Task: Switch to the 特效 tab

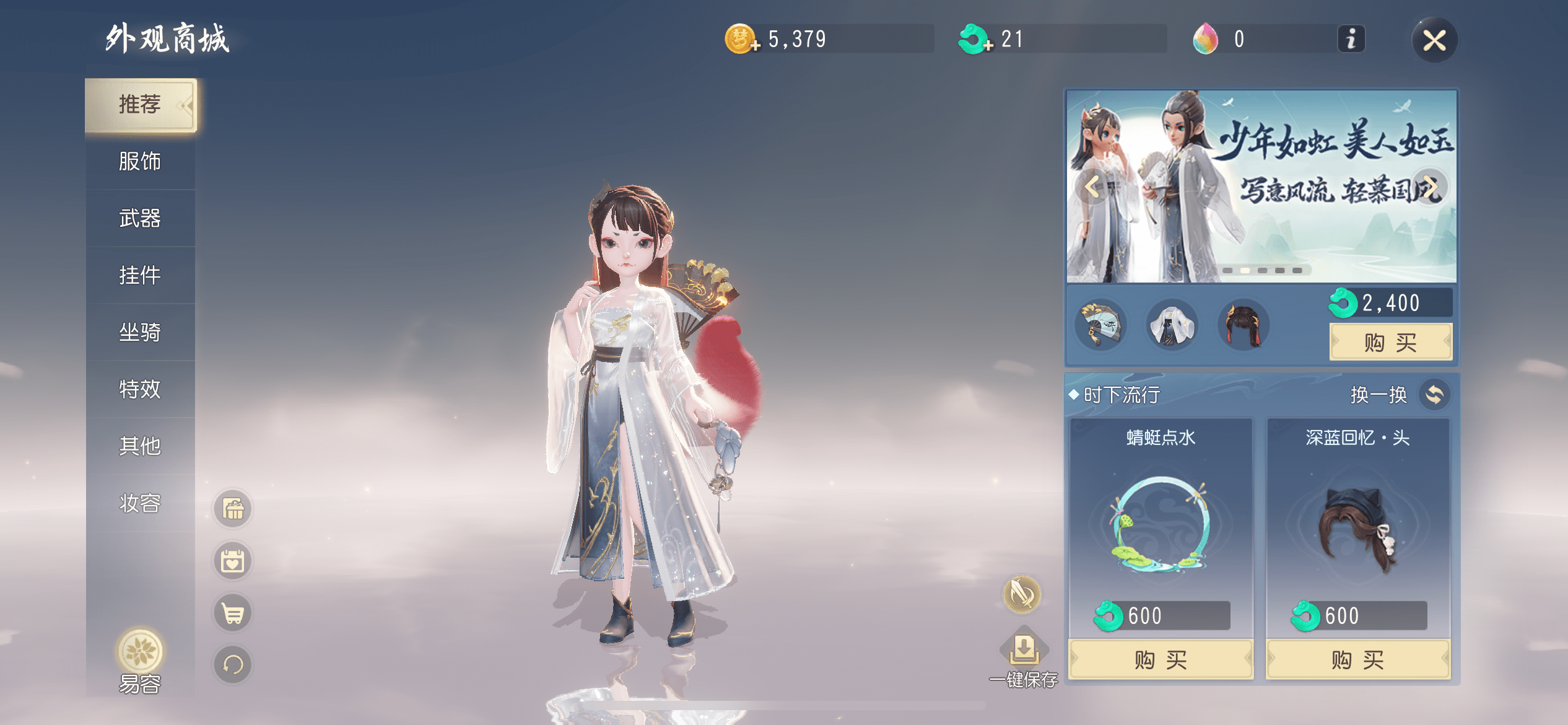Action: (x=140, y=389)
